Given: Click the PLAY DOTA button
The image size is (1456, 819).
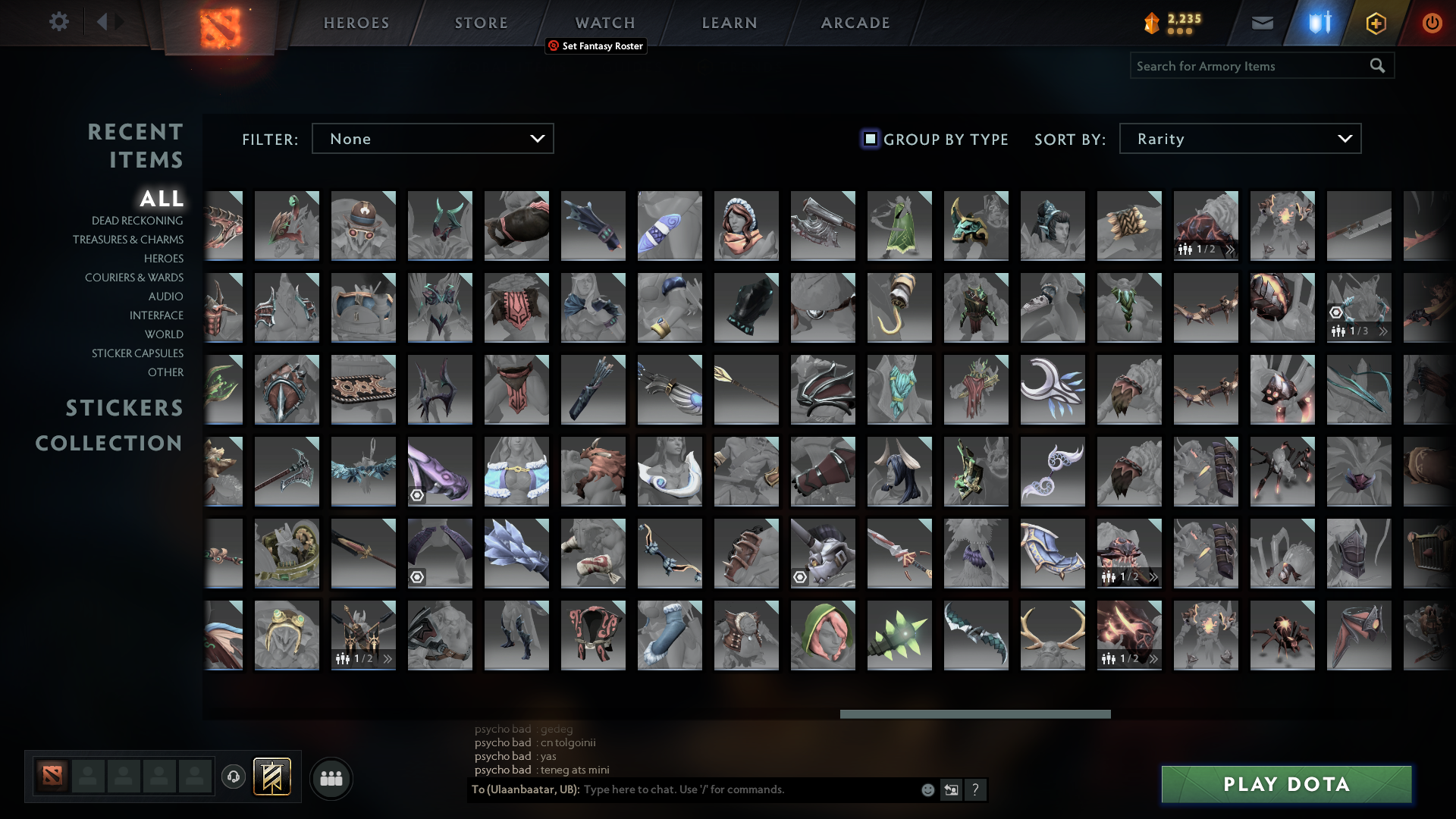Looking at the screenshot, I should 1285,784.
